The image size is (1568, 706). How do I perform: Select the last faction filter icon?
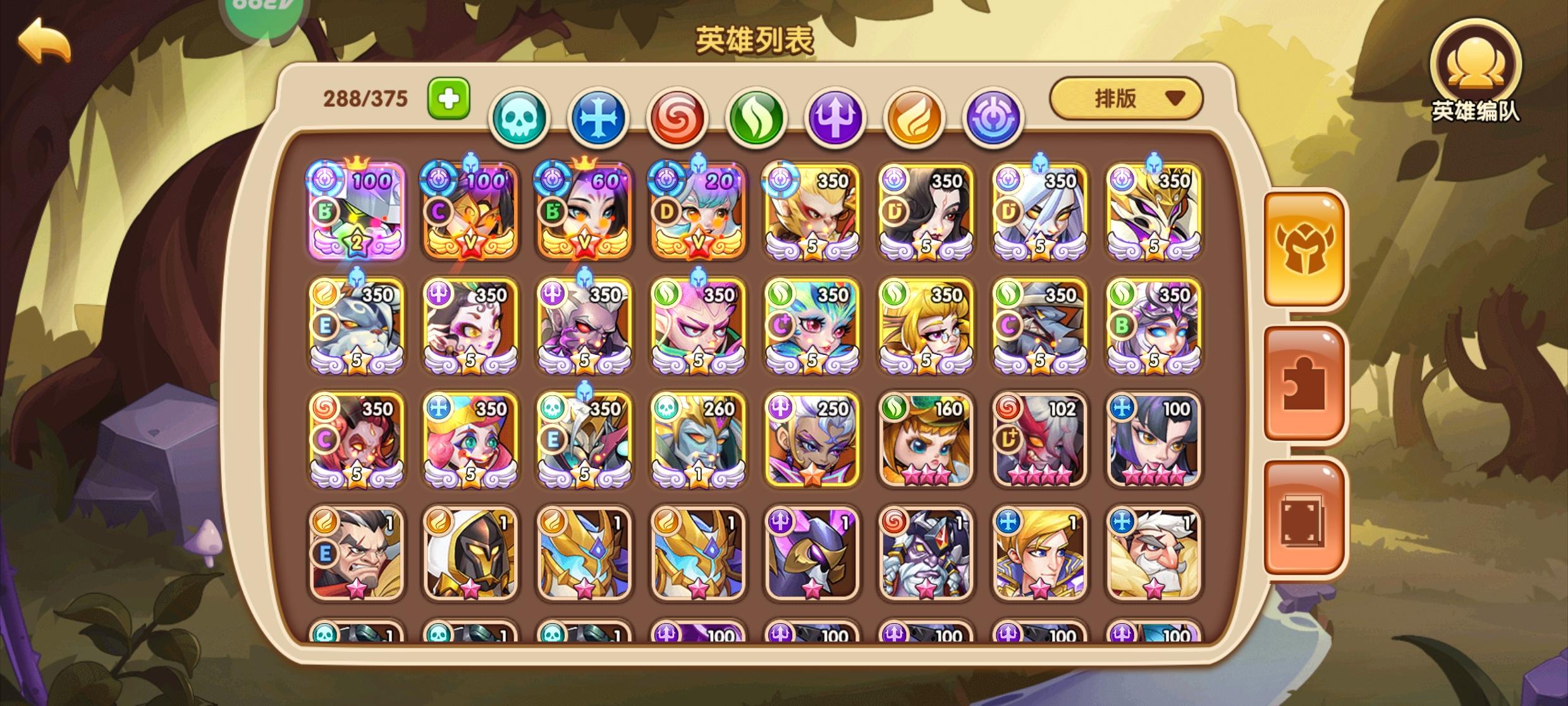click(x=993, y=118)
